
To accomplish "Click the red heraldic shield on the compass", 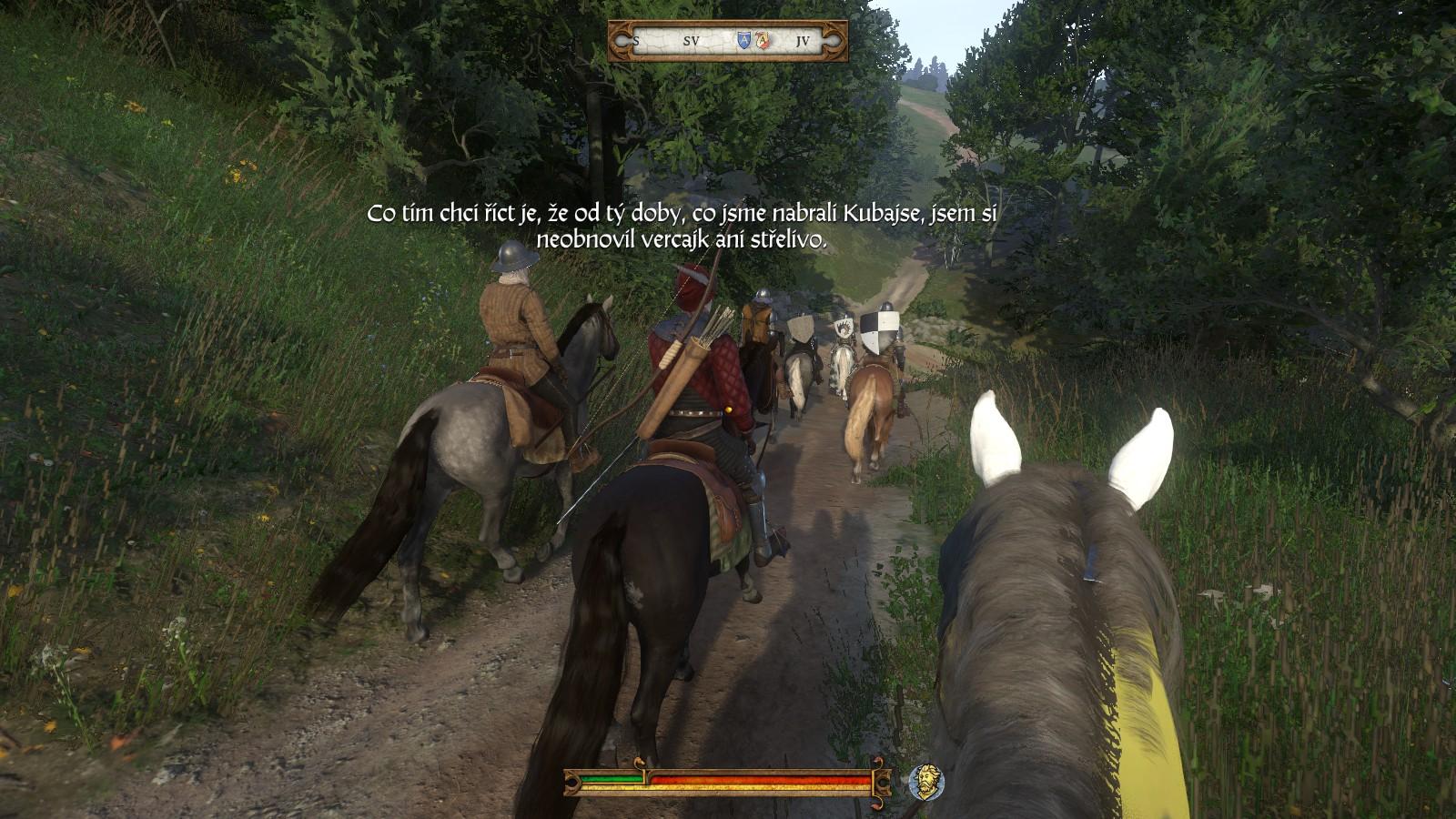I will click(763, 40).
